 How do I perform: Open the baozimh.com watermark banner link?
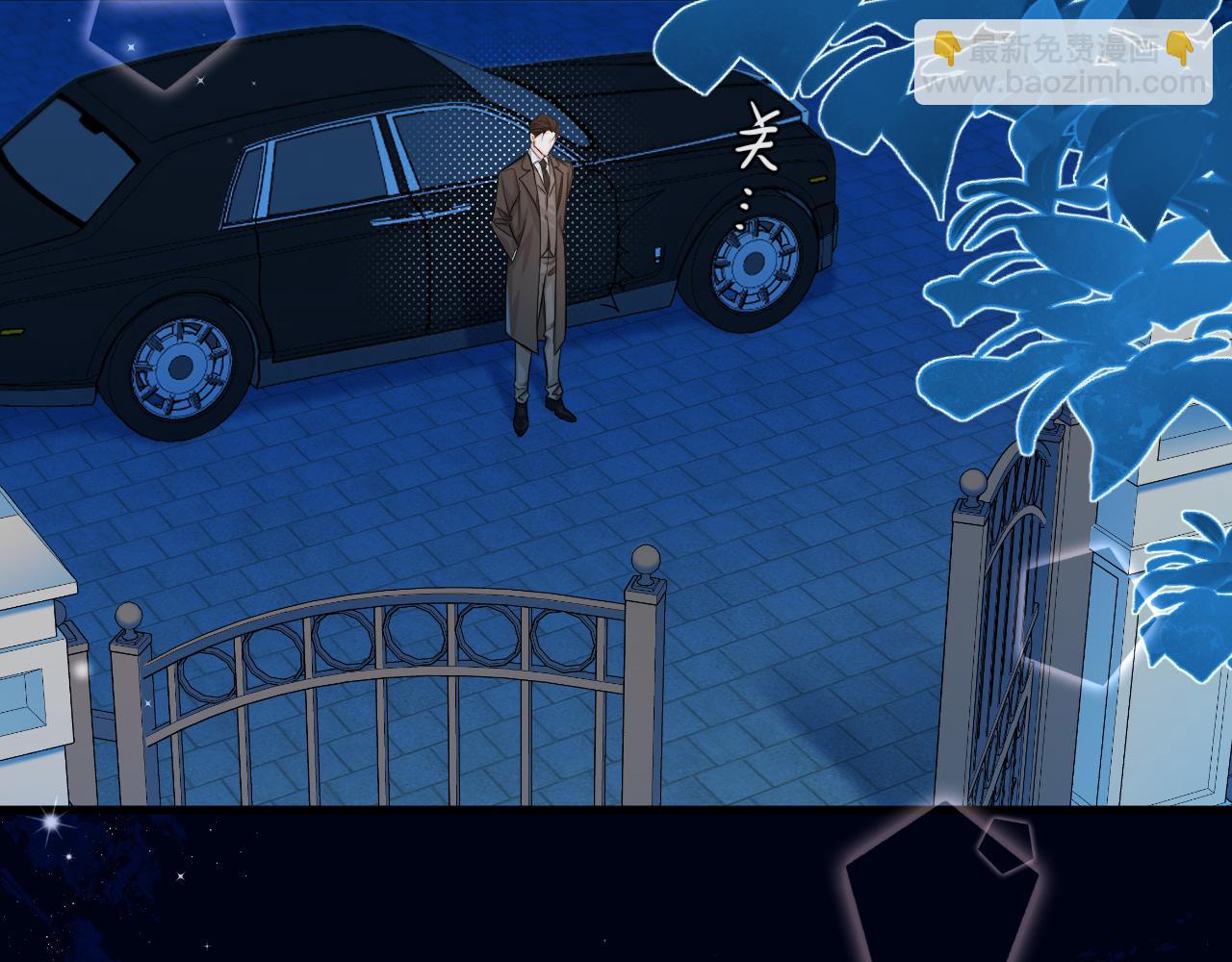point(1065,63)
